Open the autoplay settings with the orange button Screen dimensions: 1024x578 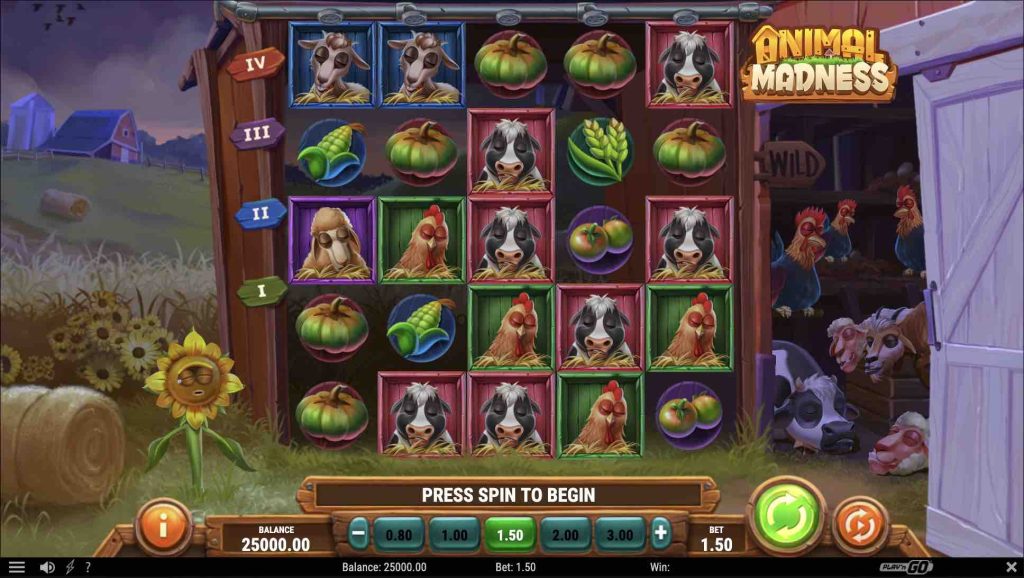860,524
